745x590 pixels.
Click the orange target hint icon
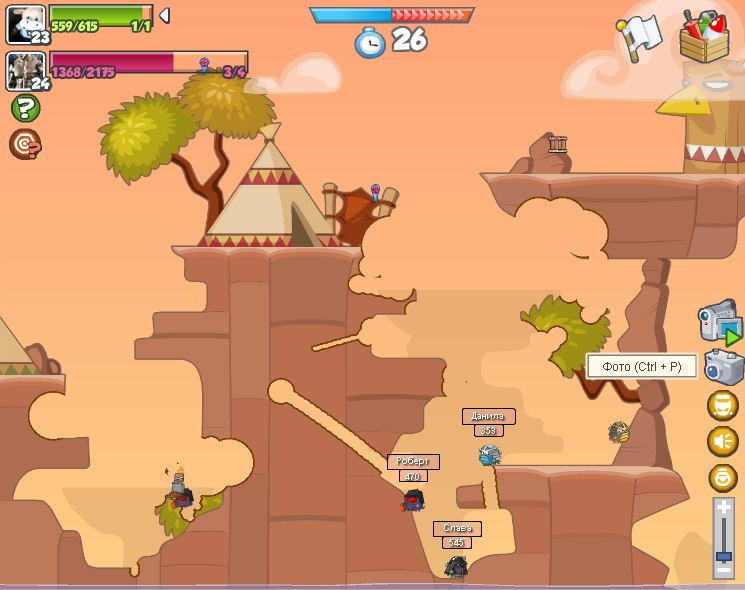click(24, 144)
